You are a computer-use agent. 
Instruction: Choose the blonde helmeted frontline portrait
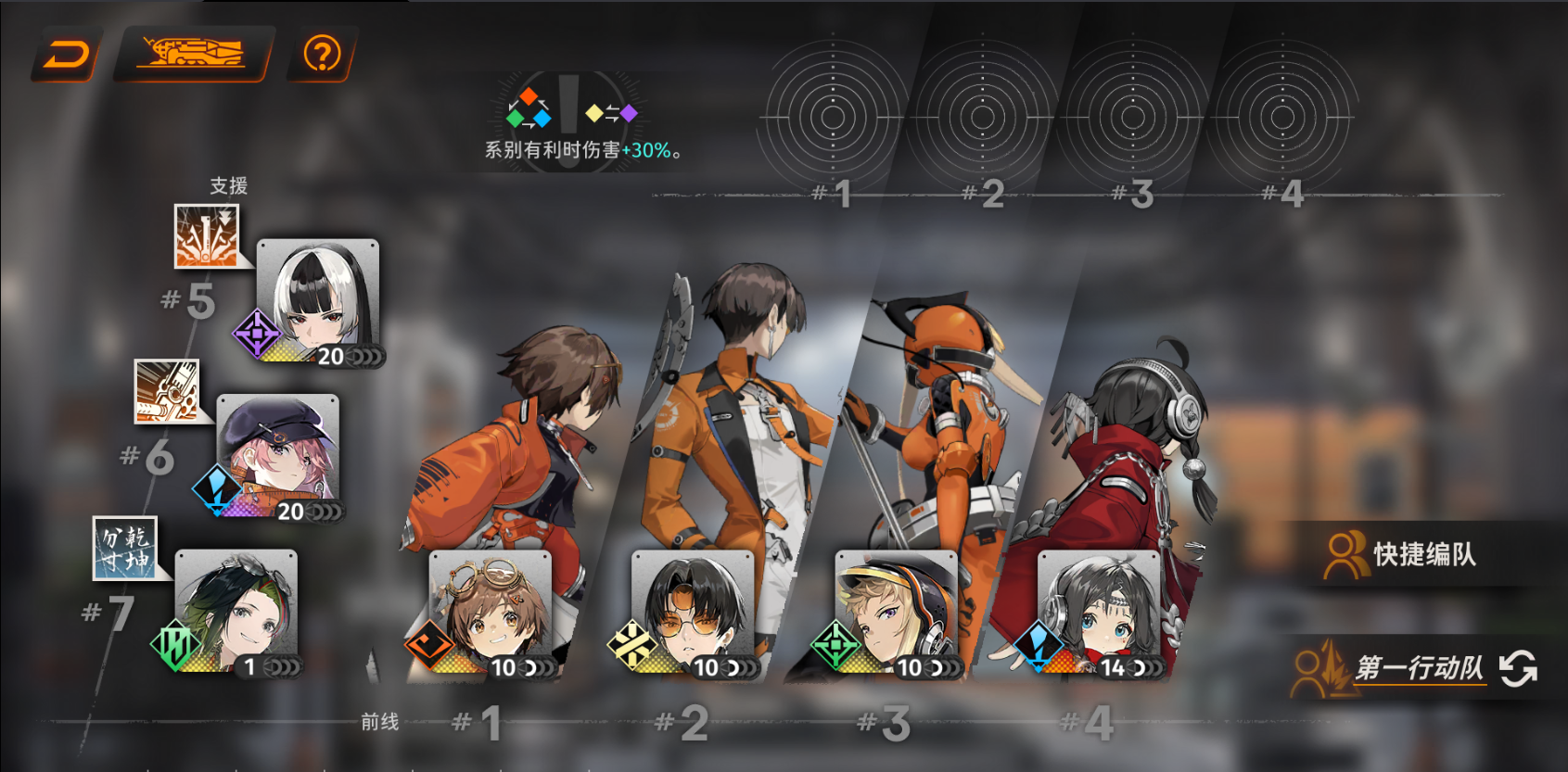click(896, 612)
